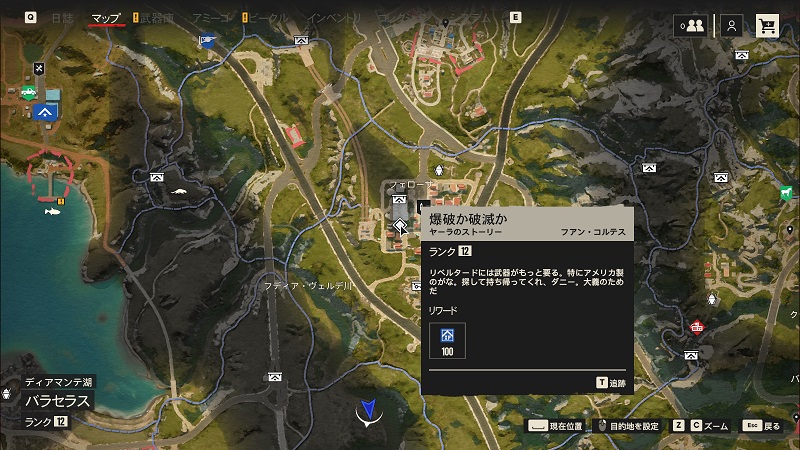Select the white fish marker in the lake
This screenshot has width=800, height=450.
pyautogui.click(x=49, y=210)
